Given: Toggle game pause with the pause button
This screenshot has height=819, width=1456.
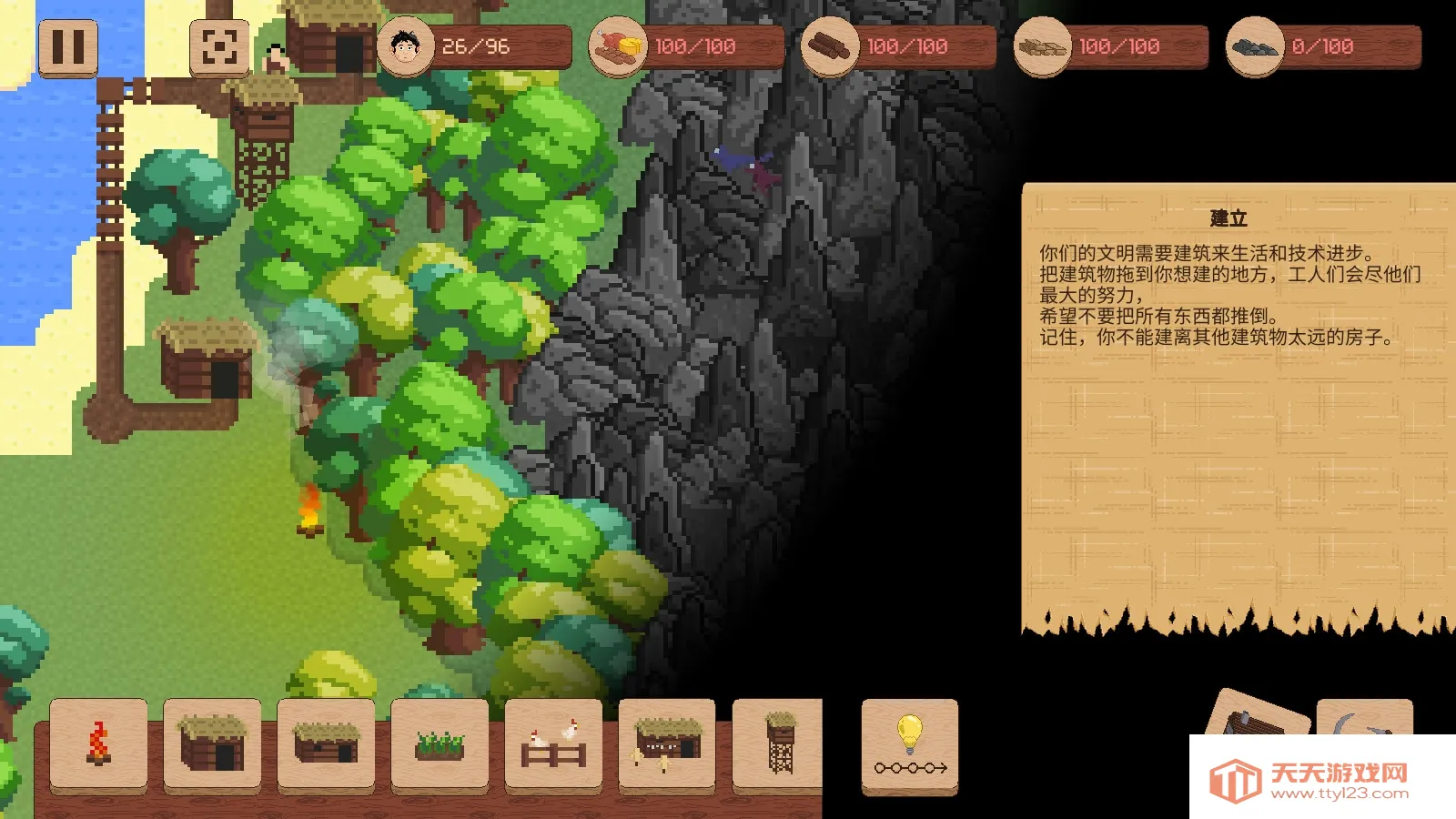Looking at the screenshot, I should click(68, 47).
